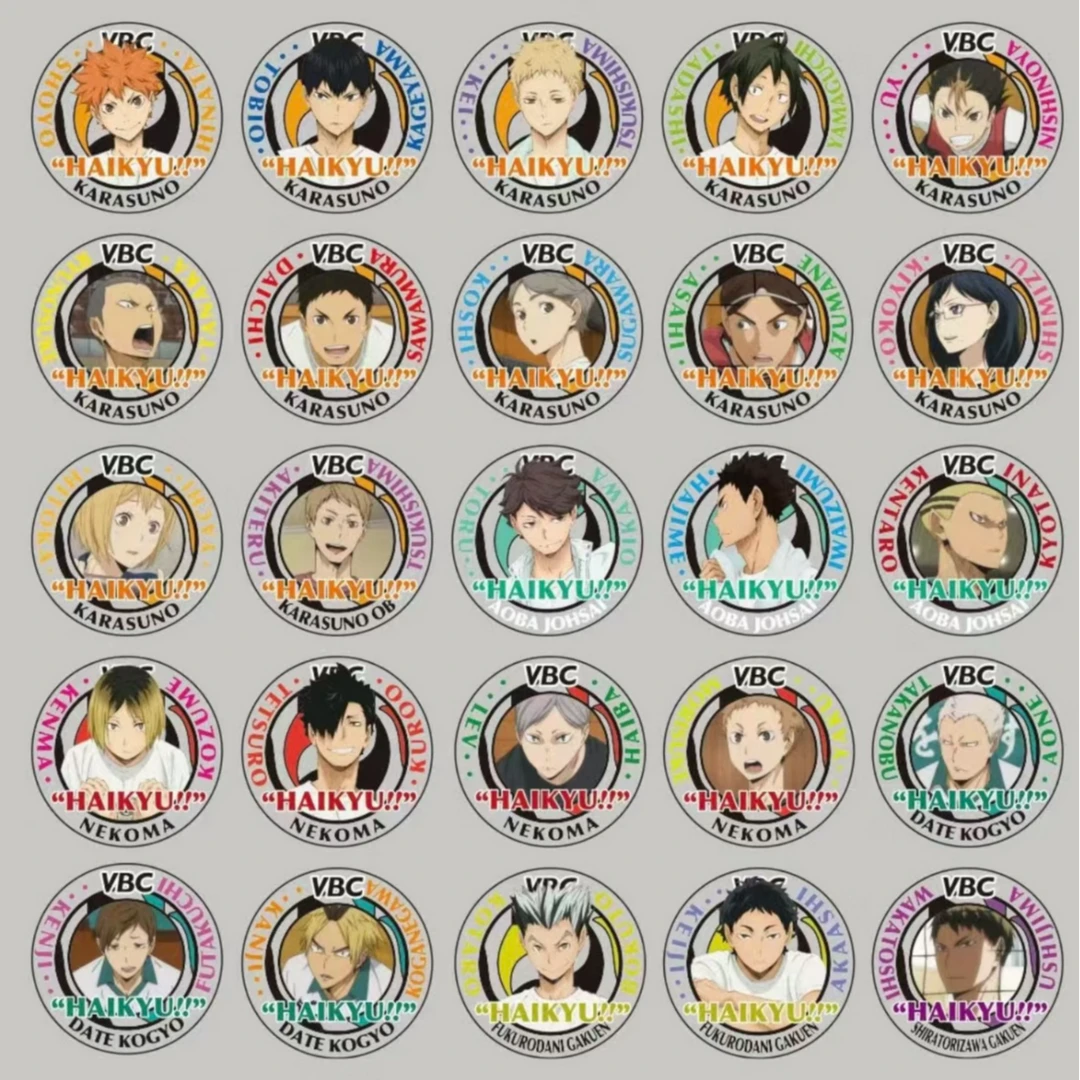Click the Toru Oikawa badge

click(547, 539)
